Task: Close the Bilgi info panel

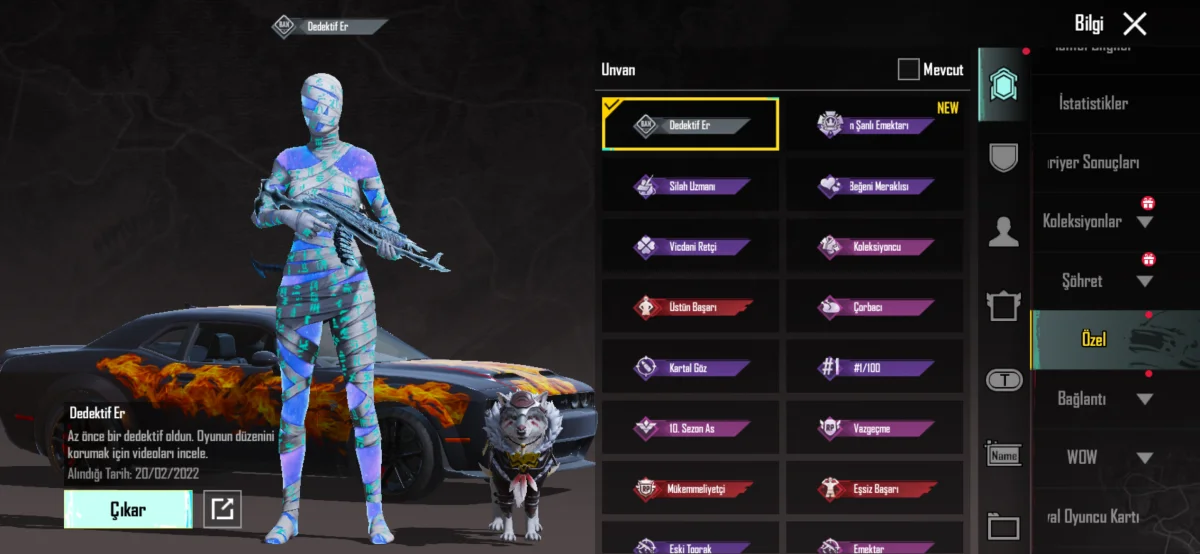Action: (1134, 24)
